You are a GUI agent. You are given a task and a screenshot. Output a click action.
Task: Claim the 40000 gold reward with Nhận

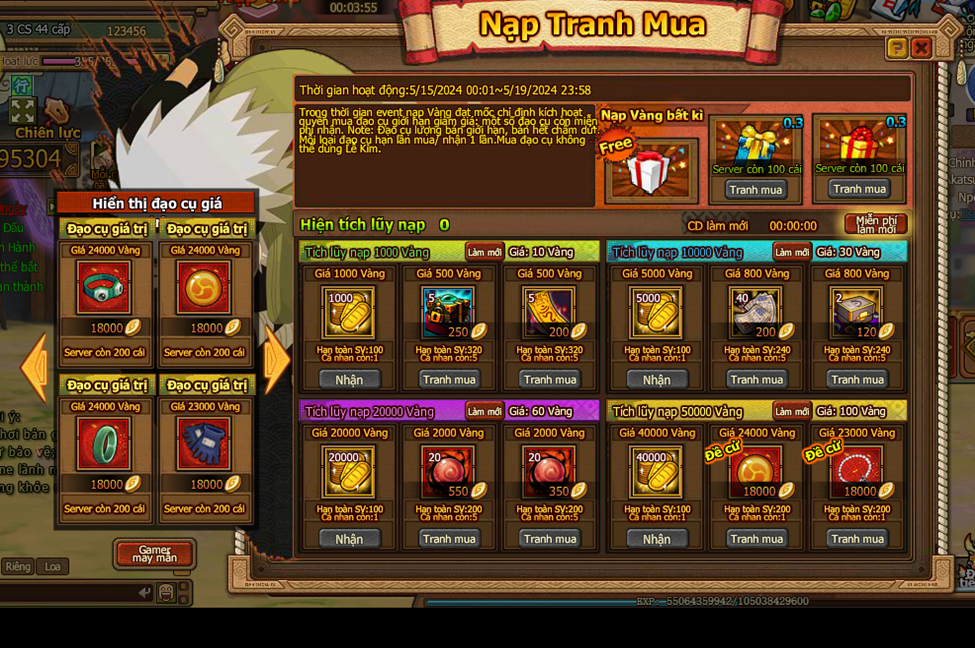coord(656,539)
